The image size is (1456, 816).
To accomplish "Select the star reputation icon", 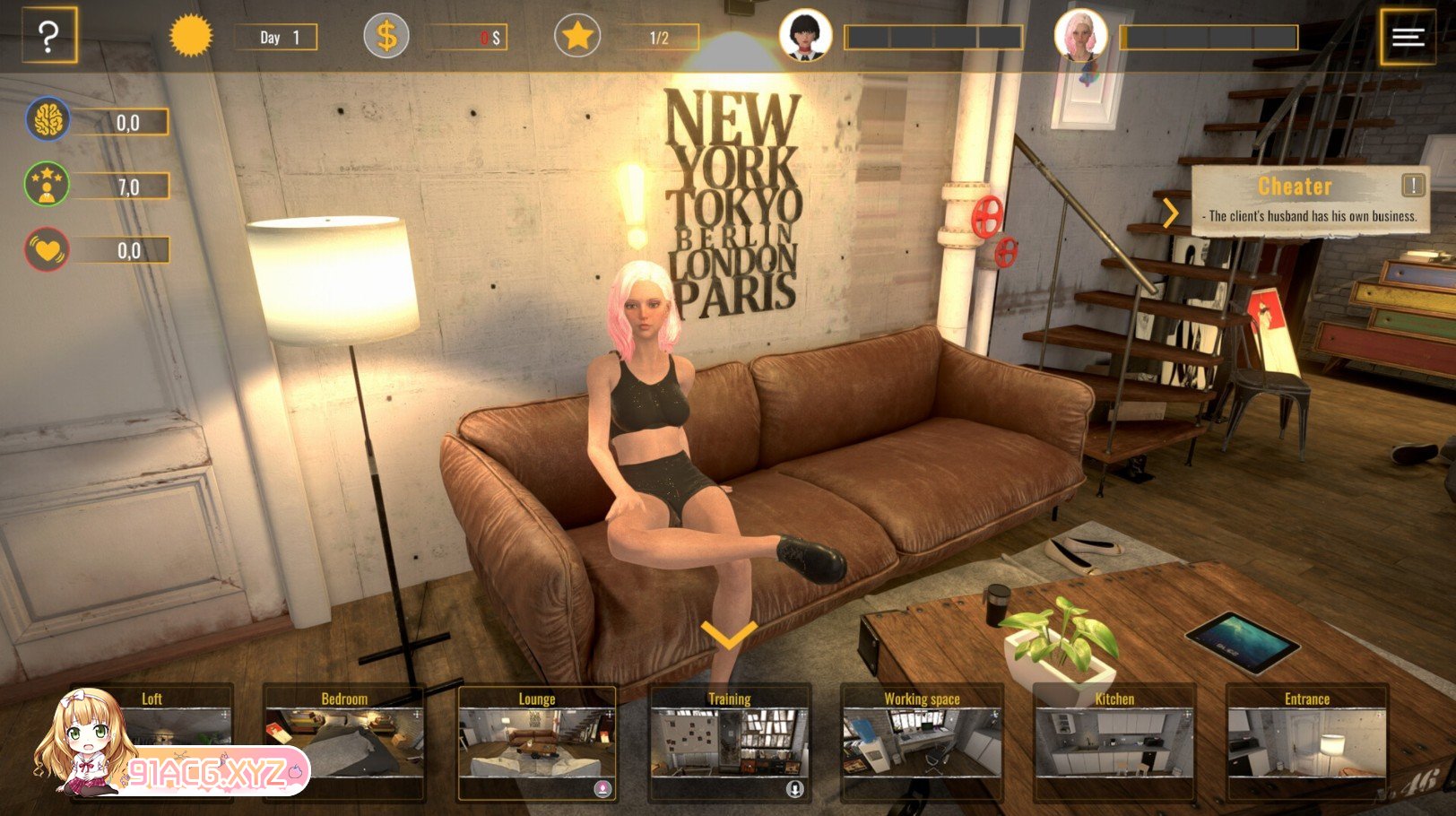I will pyautogui.click(x=577, y=37).
